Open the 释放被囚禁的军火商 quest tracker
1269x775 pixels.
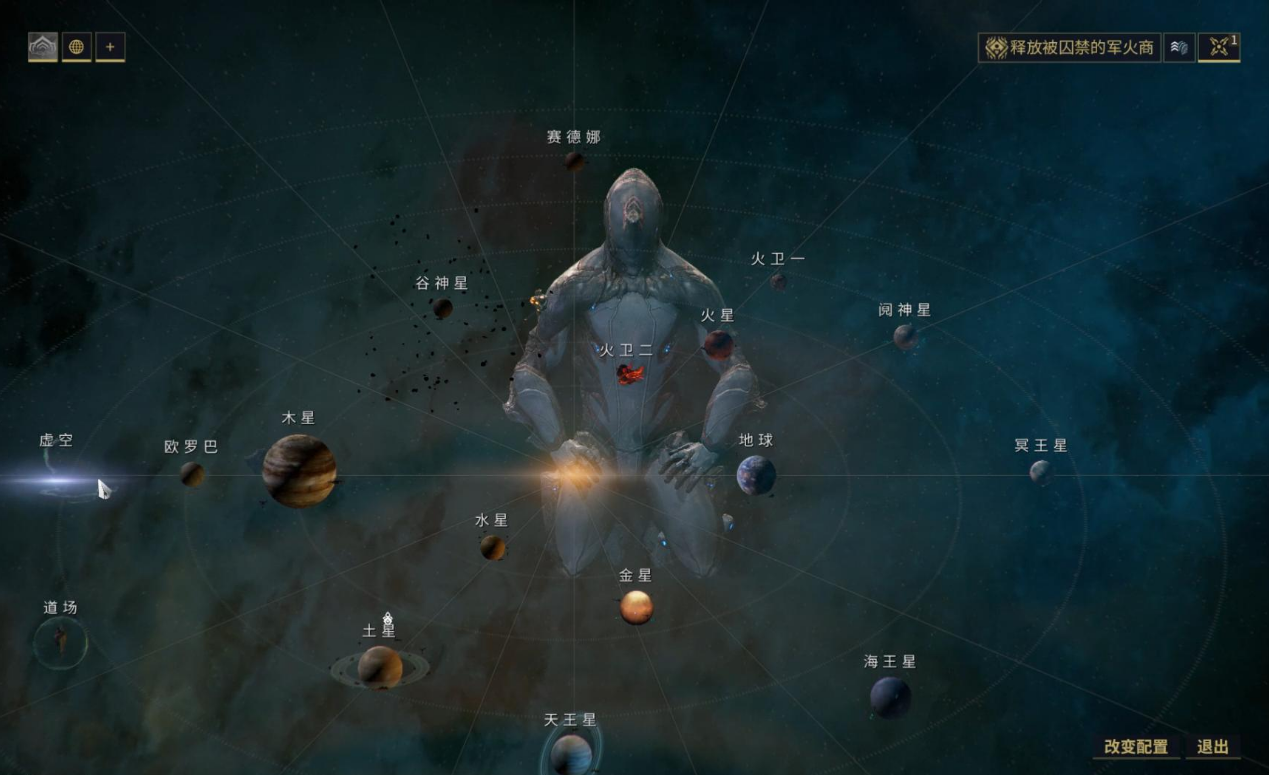click(x=1069, y=47)
